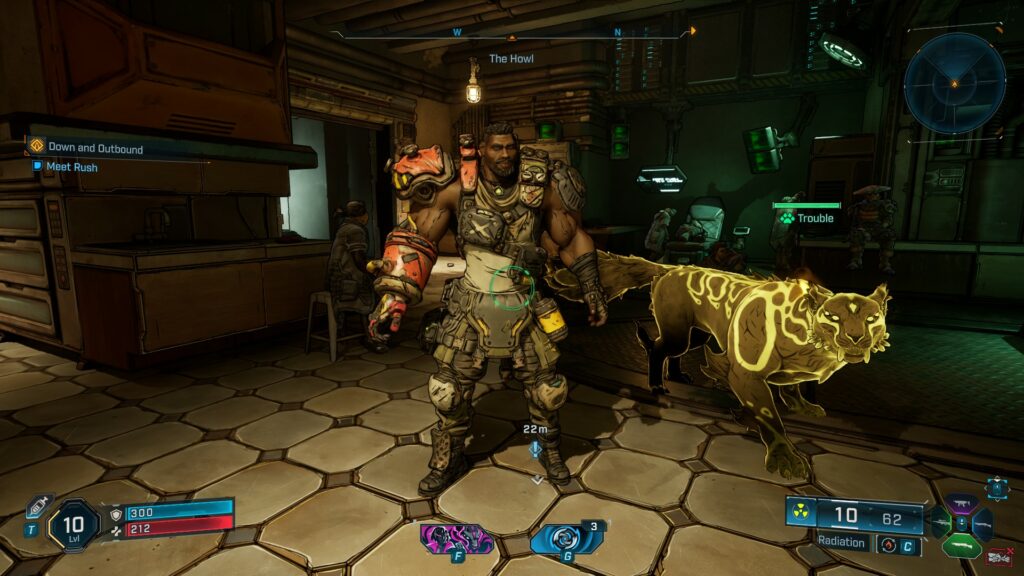The image size is (1024, 576).
Task: Select the repkit syringe icon
Action: pyautogui.click(x=38, y=506)
